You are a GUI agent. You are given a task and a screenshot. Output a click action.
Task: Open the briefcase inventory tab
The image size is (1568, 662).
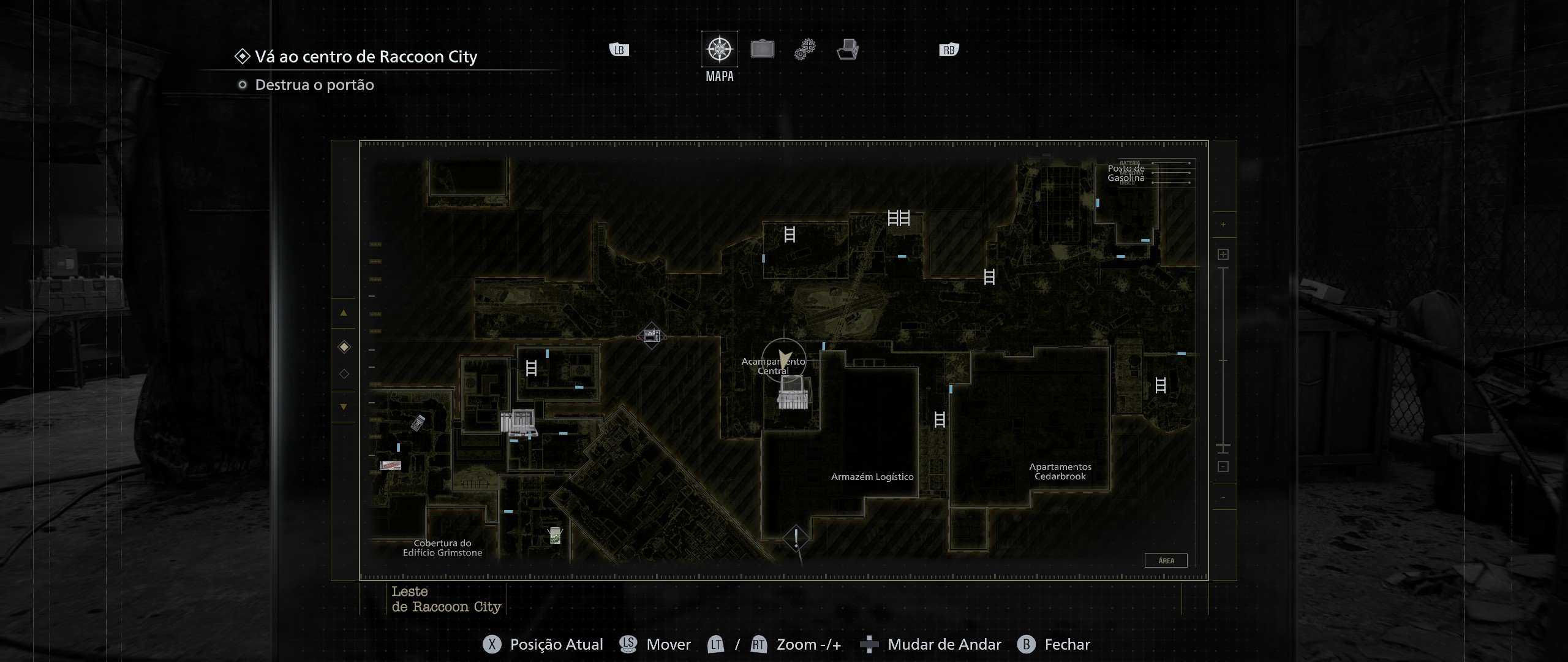[762, 49]
